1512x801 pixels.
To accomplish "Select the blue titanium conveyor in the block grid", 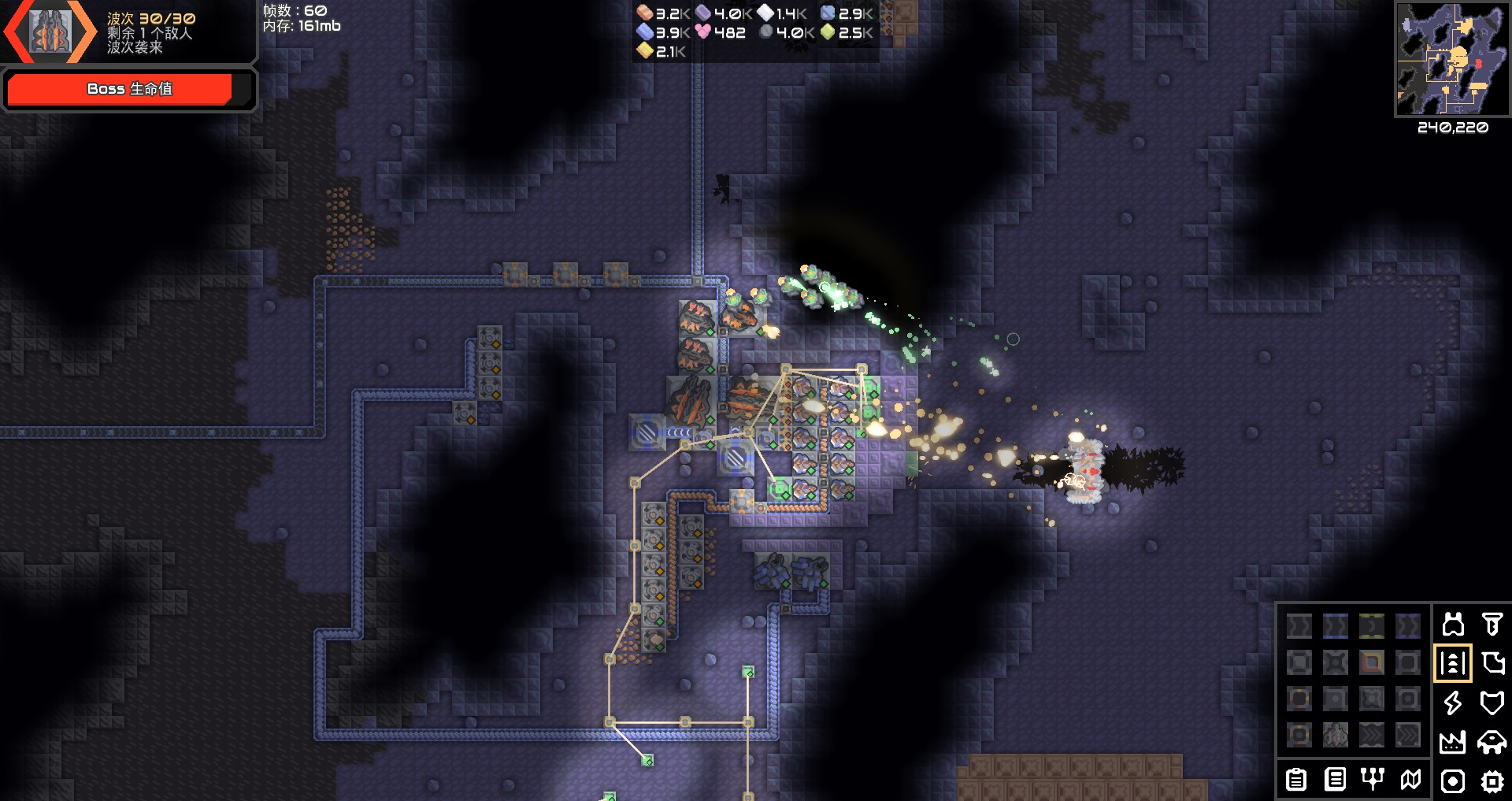I will click(1334, 625).
